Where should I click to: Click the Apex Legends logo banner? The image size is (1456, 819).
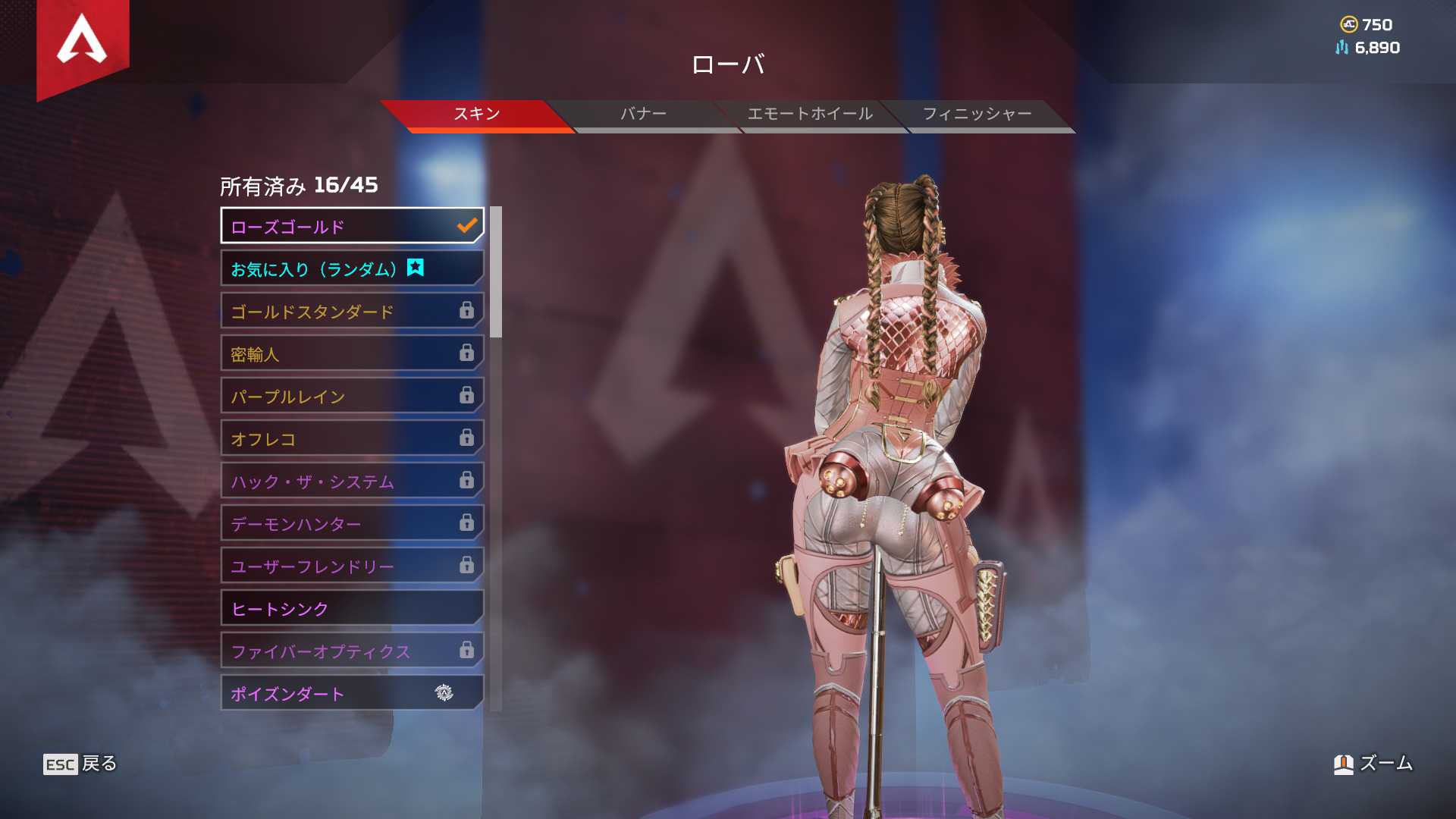point(83,42)
